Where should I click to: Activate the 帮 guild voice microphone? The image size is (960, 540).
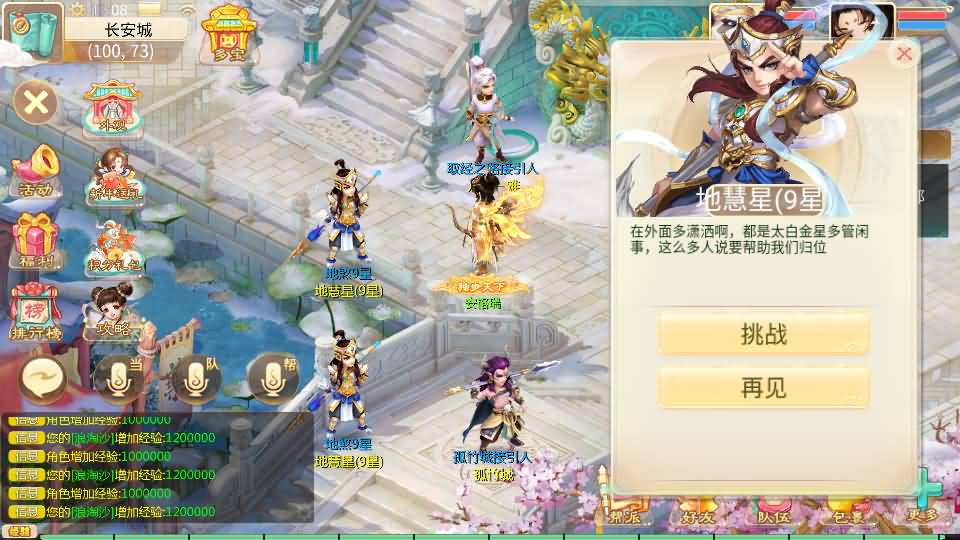pyautogui.click(x=272, y=377)
